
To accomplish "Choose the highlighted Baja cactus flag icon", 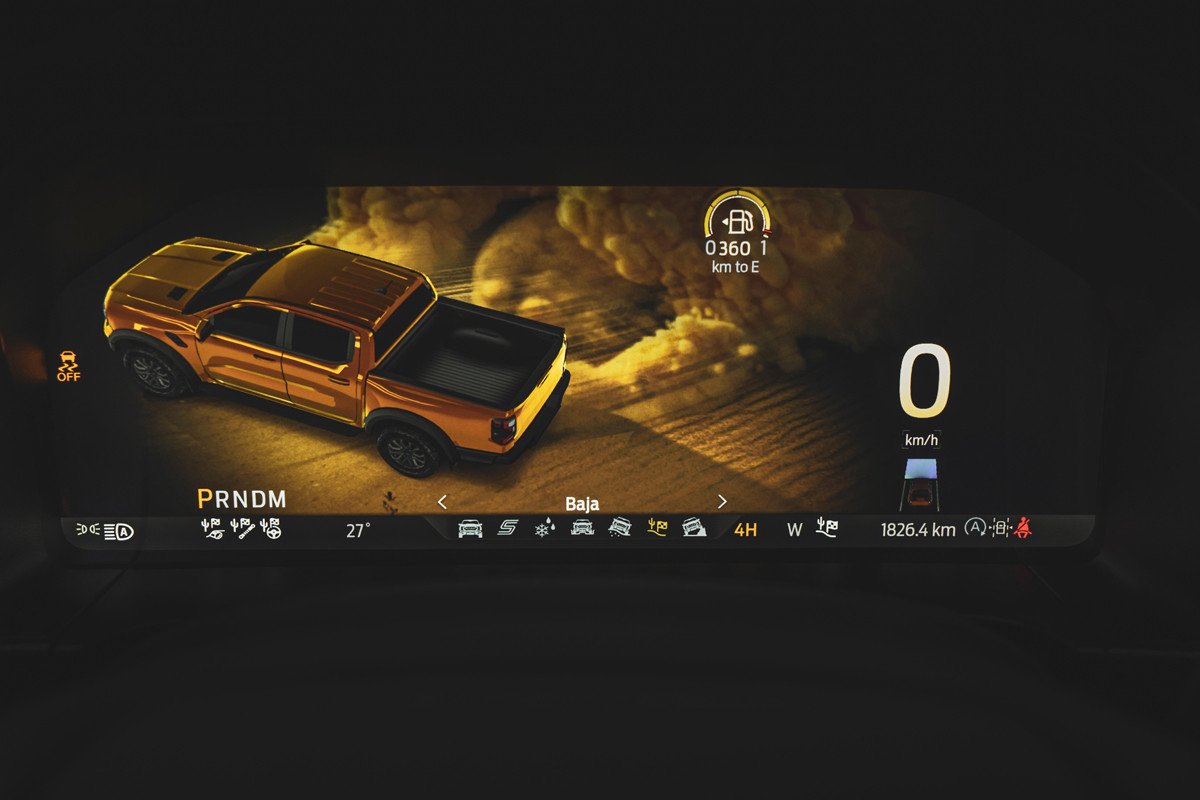I will pos(657,528).
